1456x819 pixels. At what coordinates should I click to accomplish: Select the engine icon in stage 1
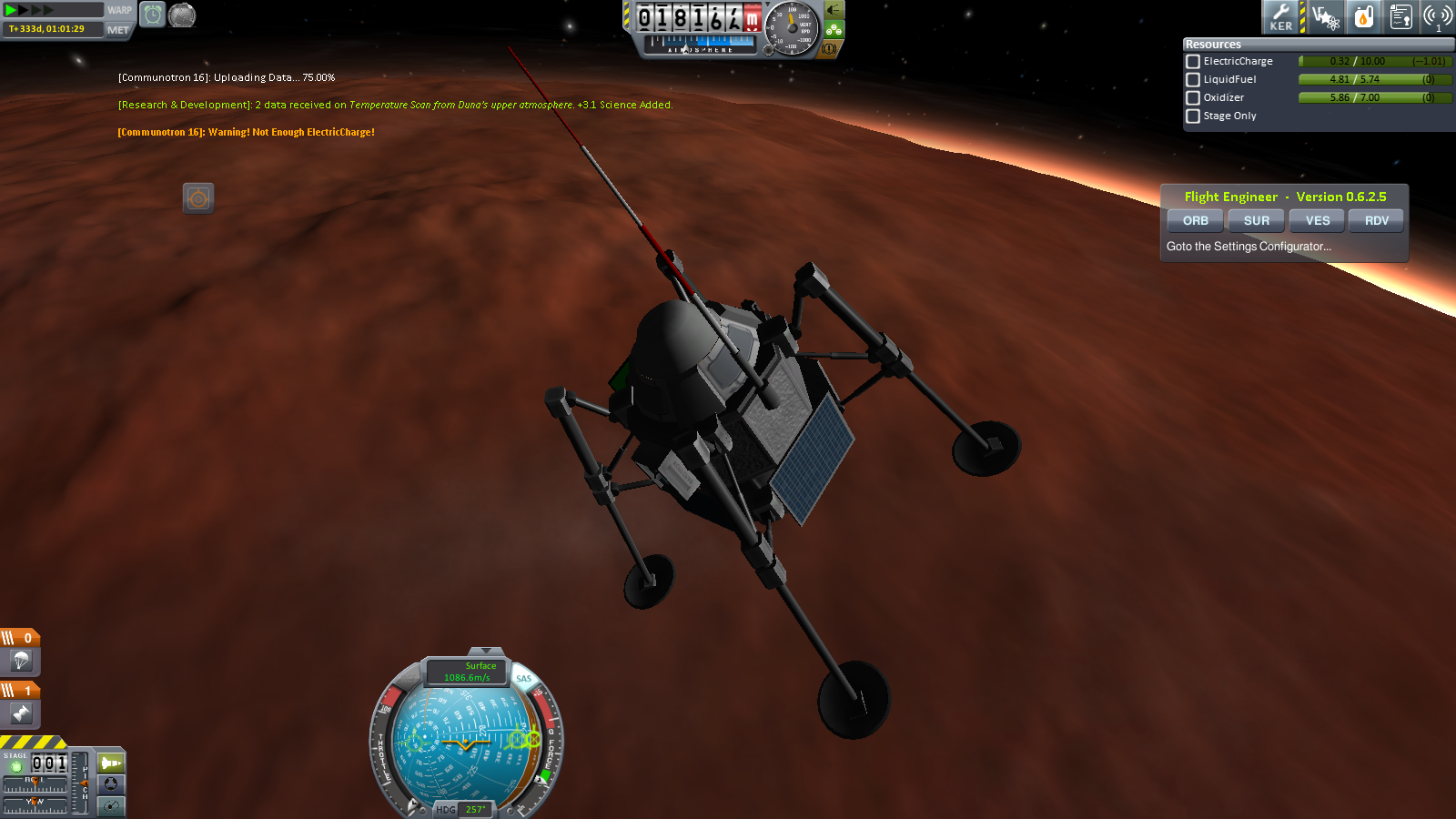click(21, 714)
